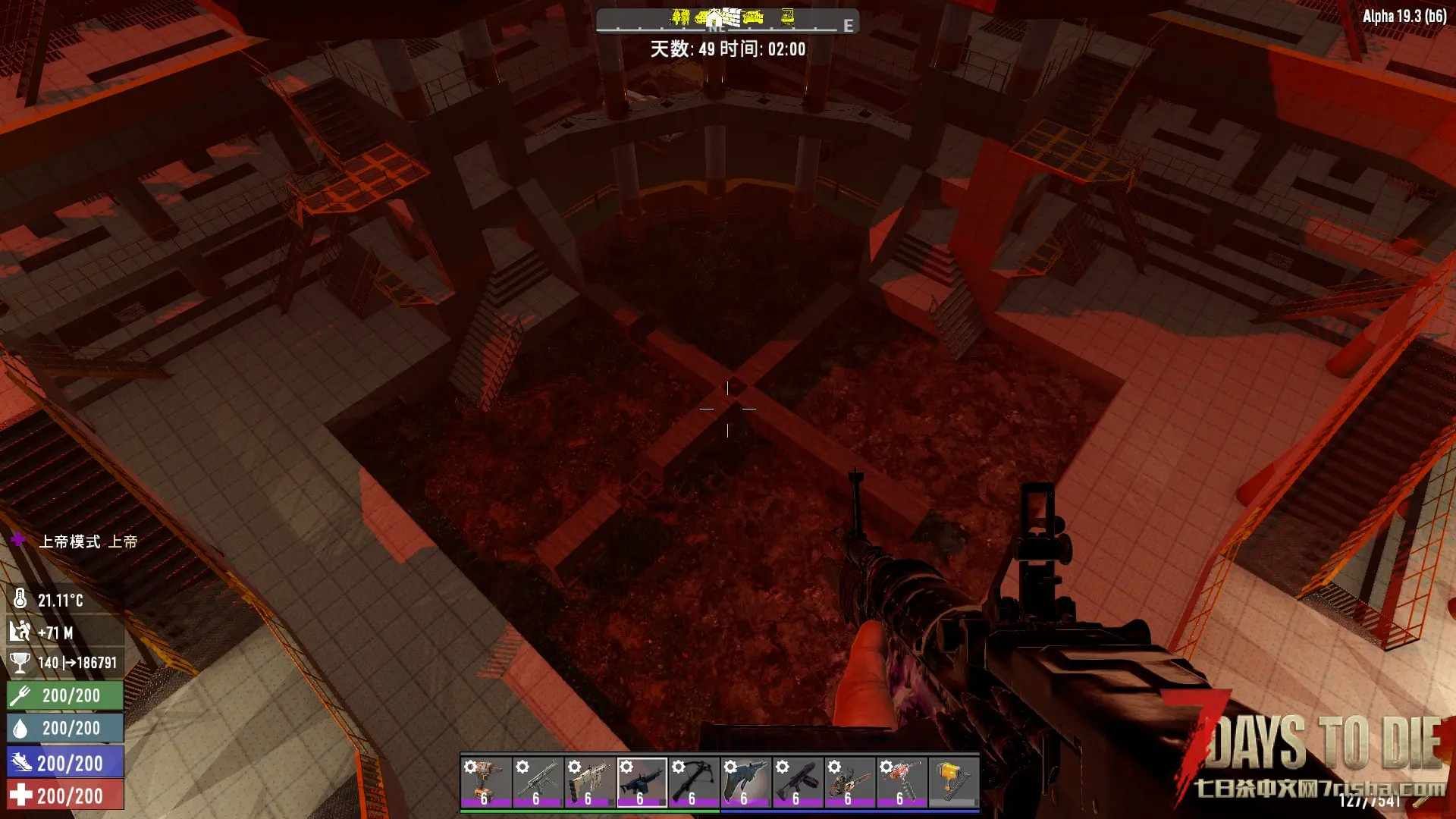
Task: Click the yellow trees marker on compass
Action: coord(680,16)
